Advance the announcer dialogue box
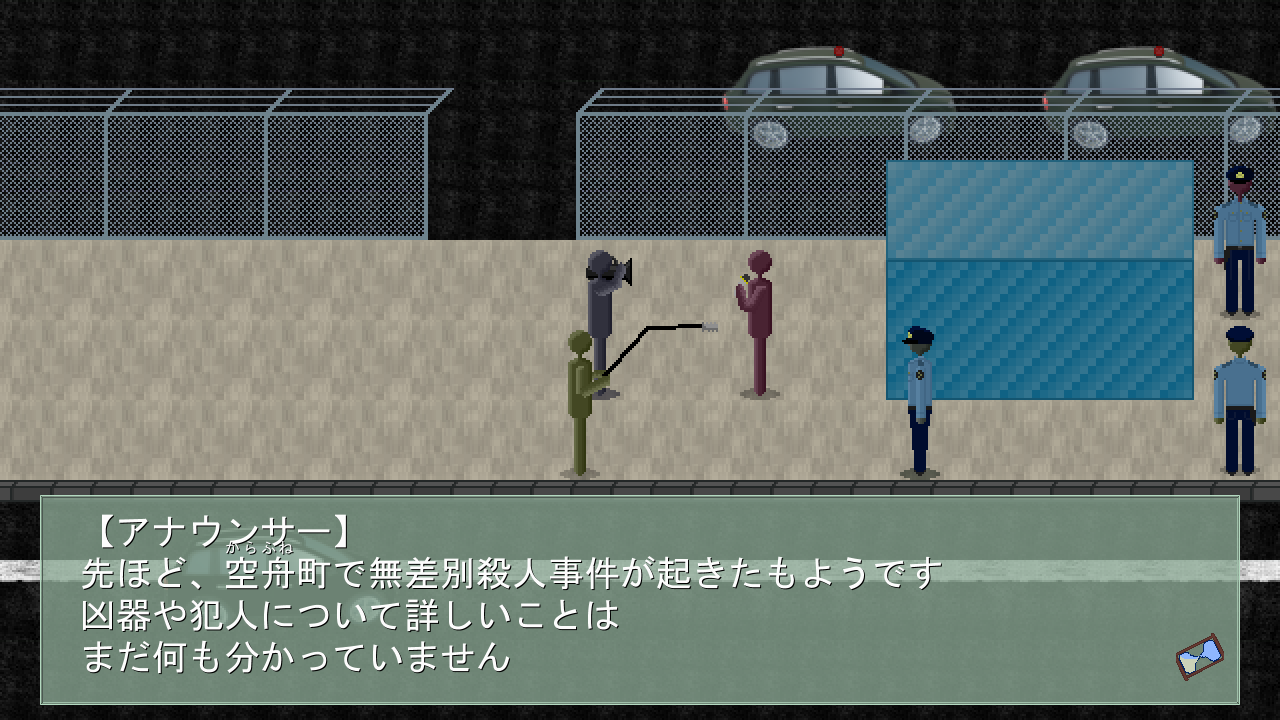 click(x=640, y=600)
